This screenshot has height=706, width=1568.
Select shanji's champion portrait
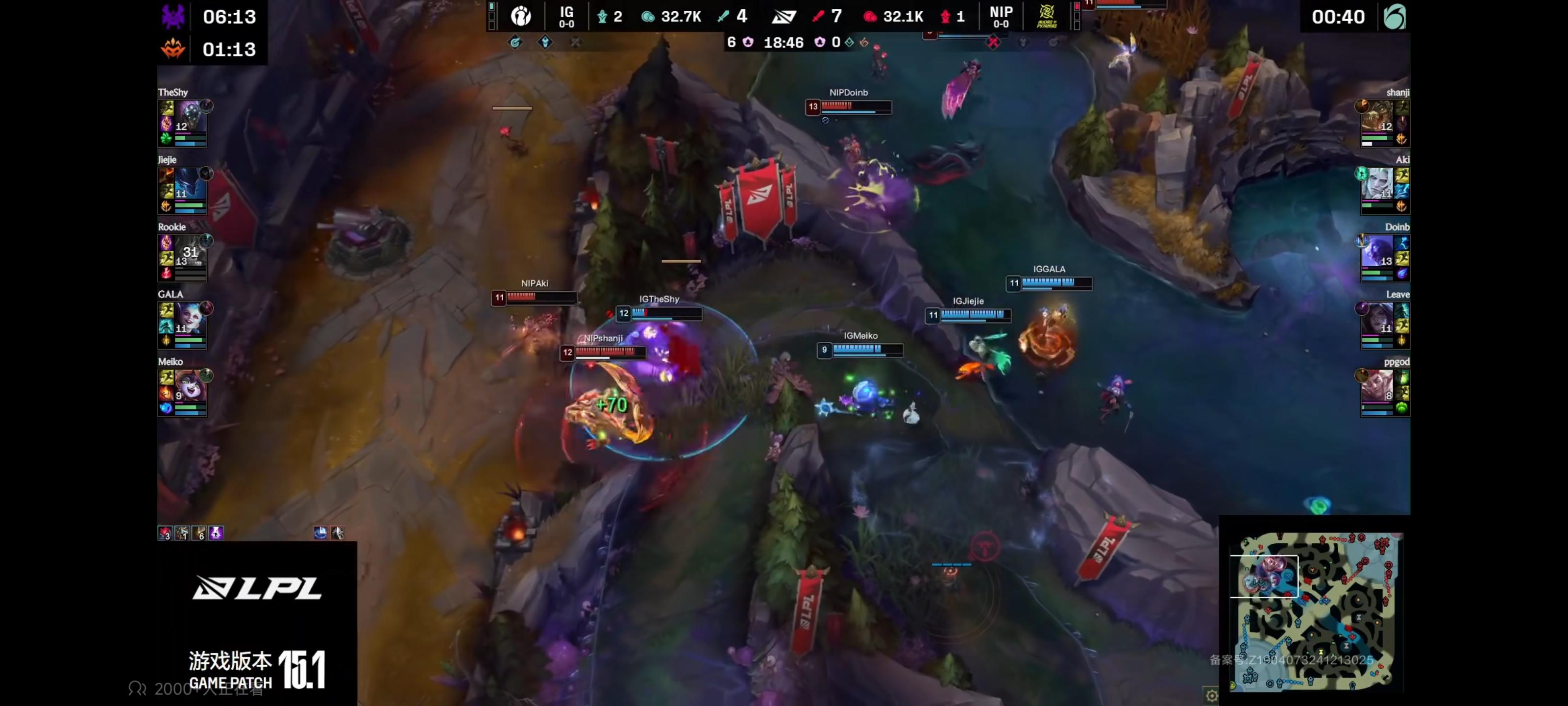pos(1376,116)
